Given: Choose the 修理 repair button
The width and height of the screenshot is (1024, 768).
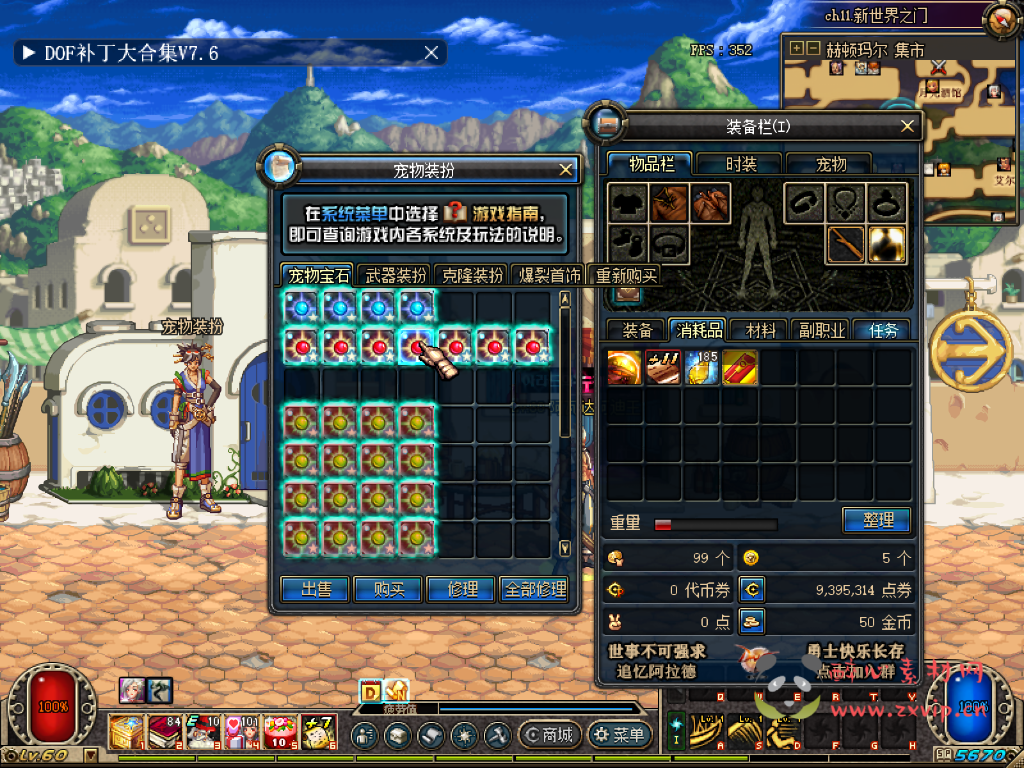Looking at the screenshot, I should [461, 590].
